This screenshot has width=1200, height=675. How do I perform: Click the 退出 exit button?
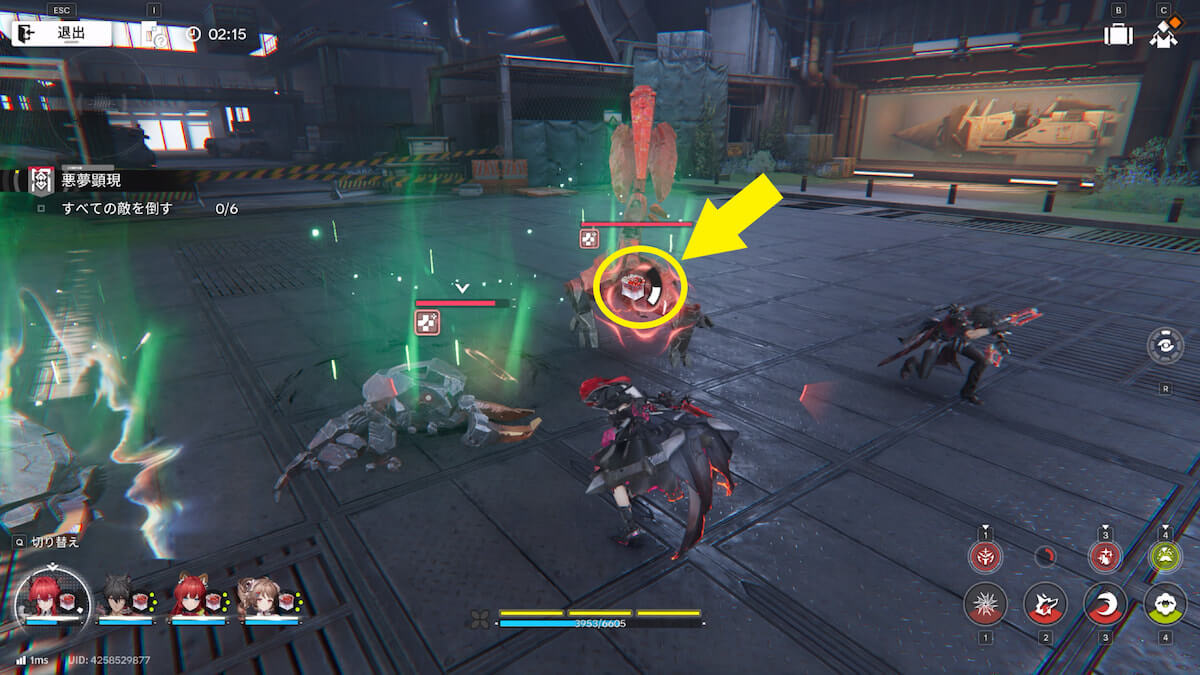click(62, 34)
